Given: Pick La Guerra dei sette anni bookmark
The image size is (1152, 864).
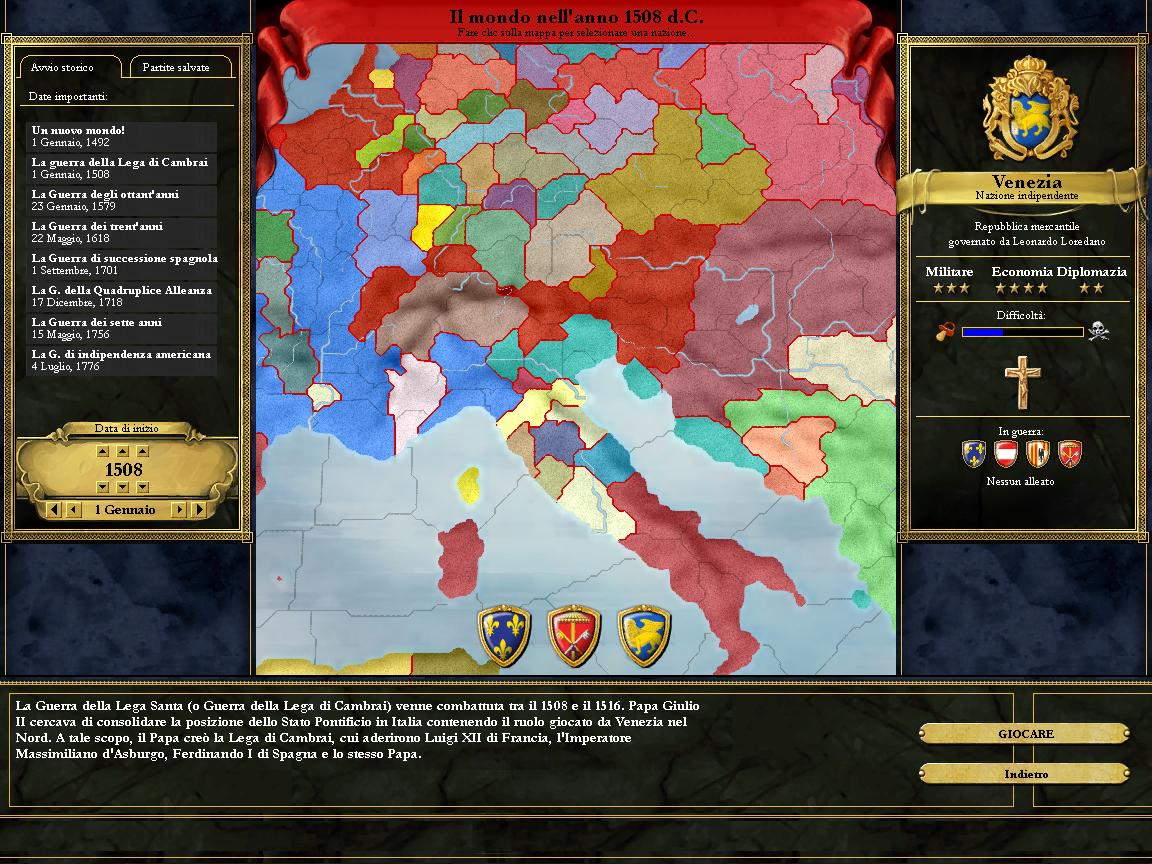Looking at the screenshot, I should [121, 328].
